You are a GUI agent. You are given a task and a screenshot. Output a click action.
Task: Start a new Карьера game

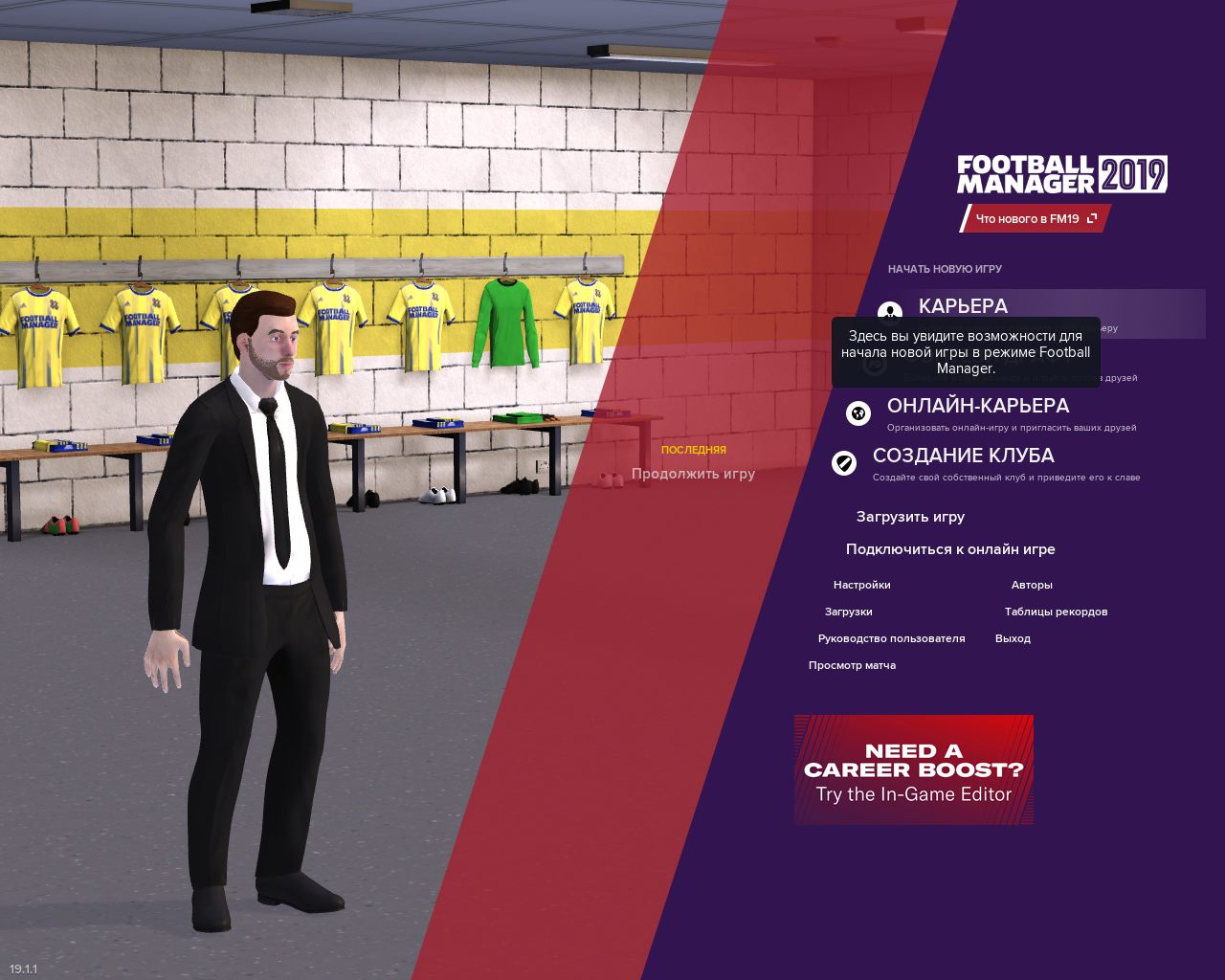click(x=963, y=305)
